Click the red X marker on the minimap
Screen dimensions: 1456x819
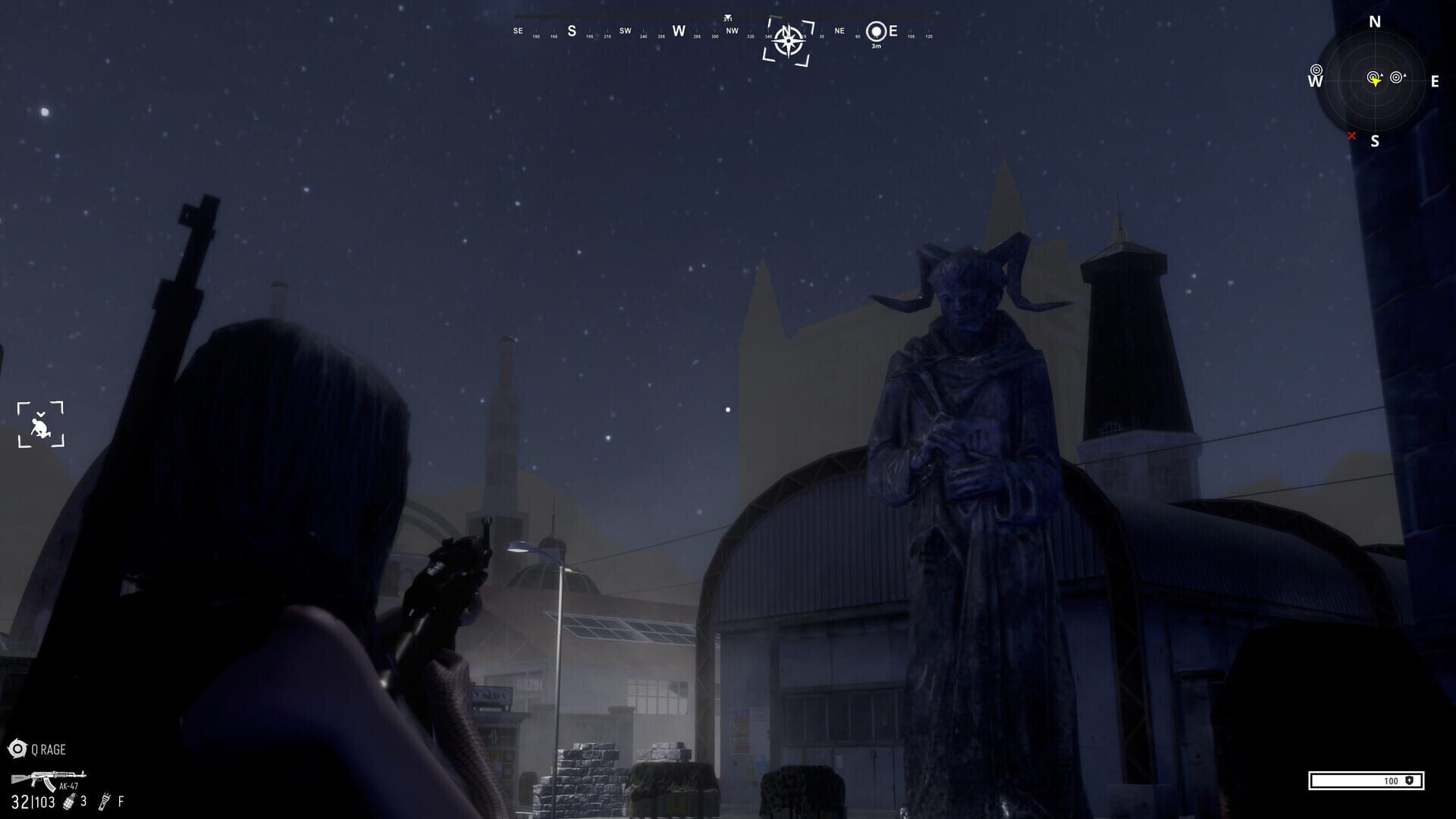(1352, 136)
